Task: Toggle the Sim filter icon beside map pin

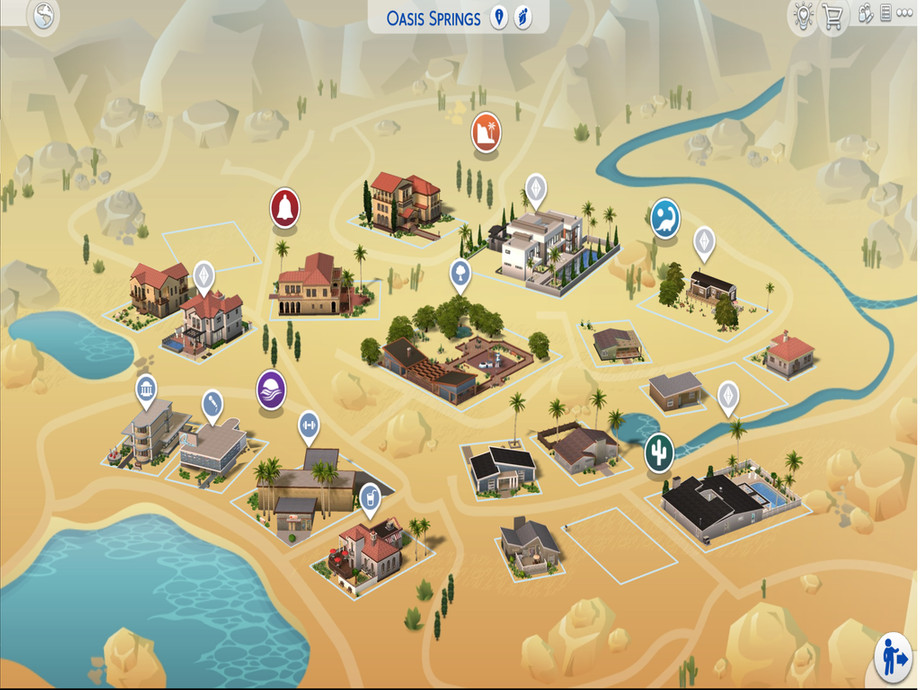Action: (522, 18)
